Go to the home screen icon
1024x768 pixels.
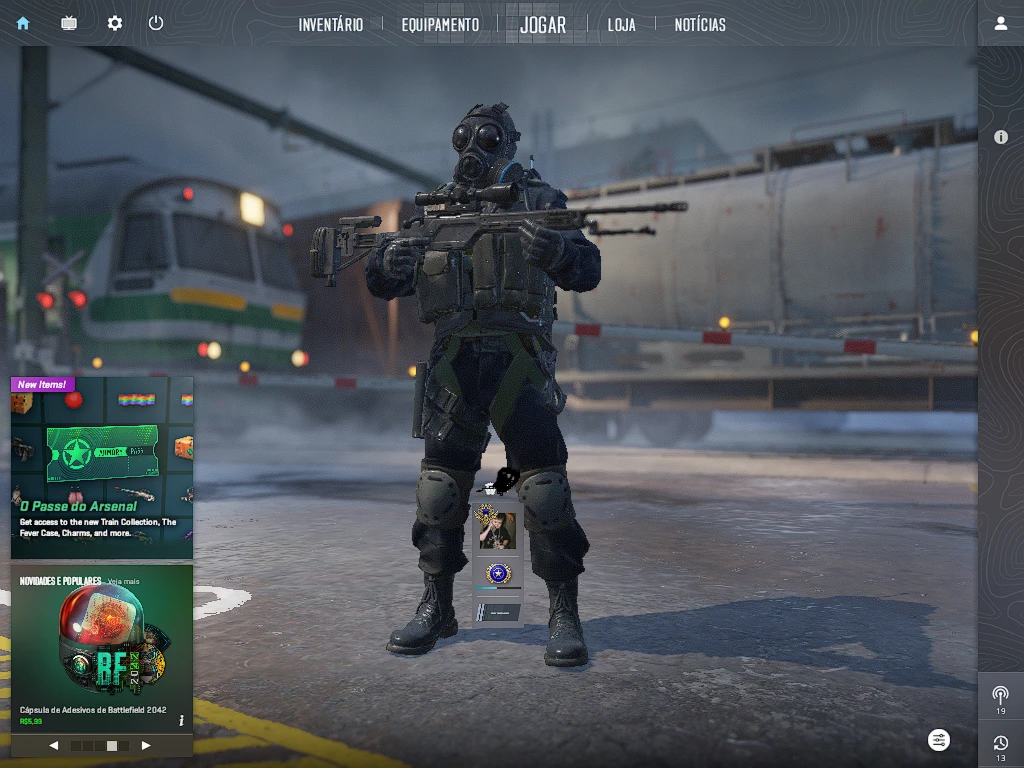click(x=23, y=23)
